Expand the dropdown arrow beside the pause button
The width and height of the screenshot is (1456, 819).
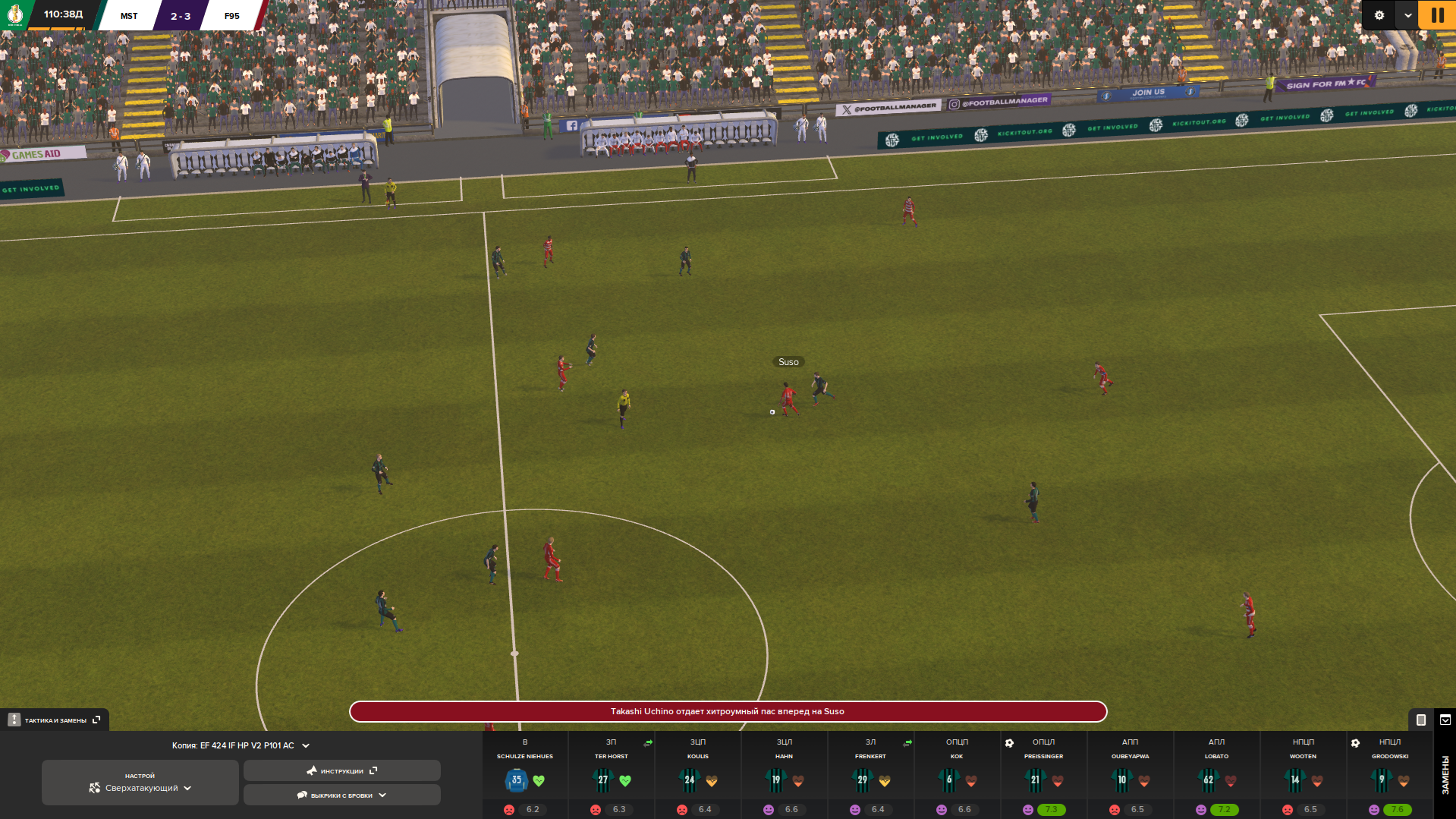click(x=1407, y=15)
